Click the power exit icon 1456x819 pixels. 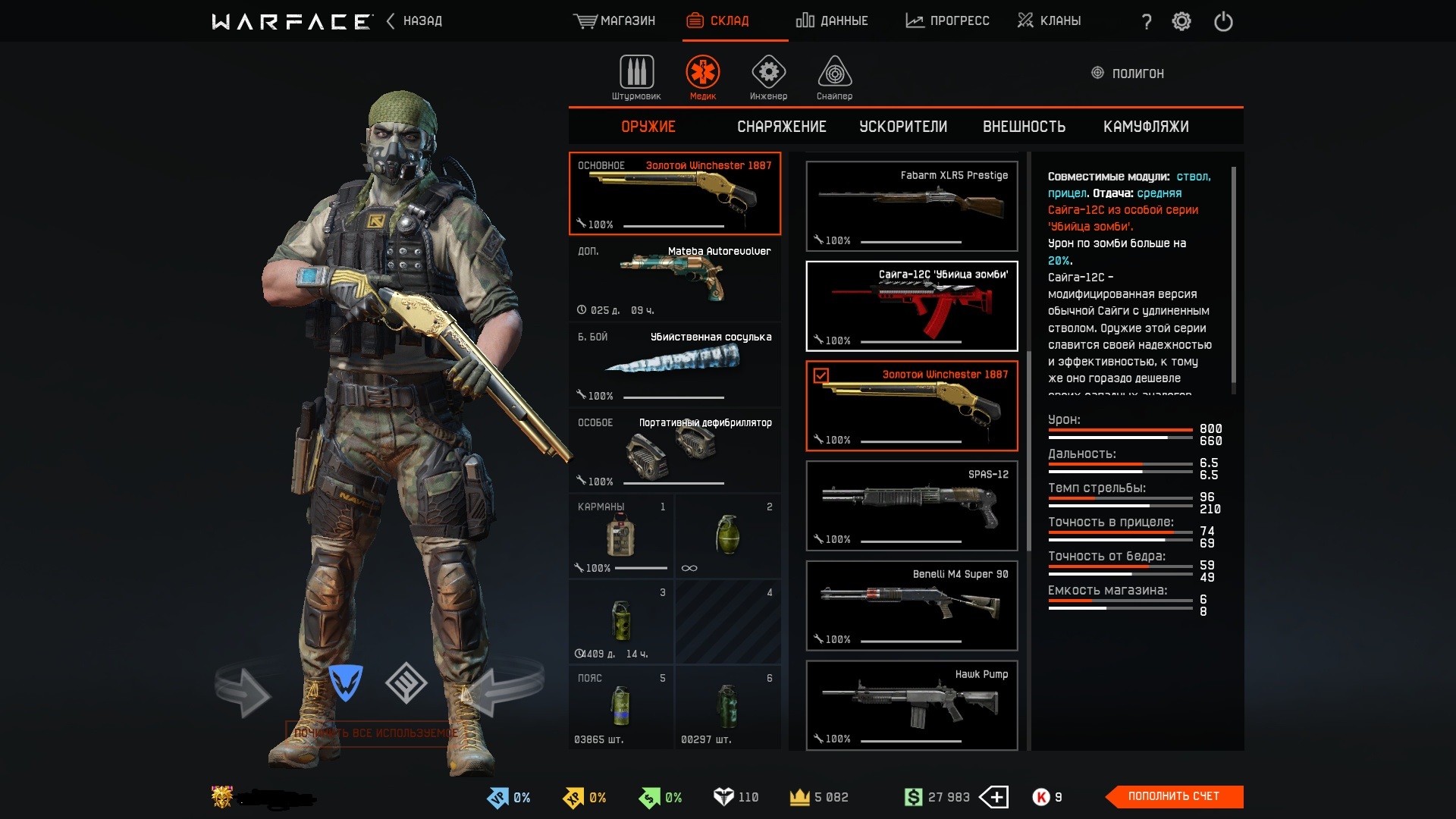1223,21
